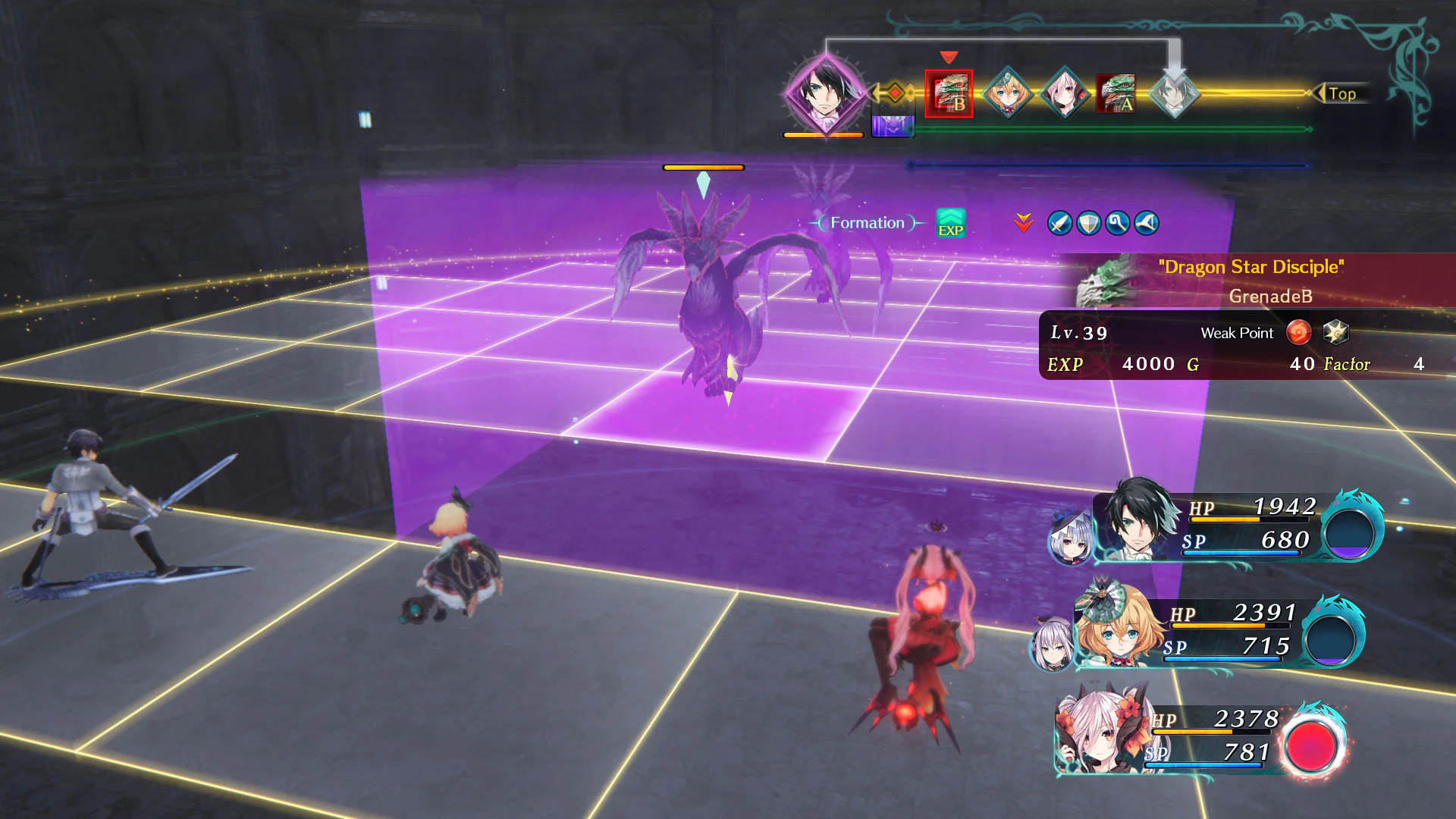Click the active character's orange charge gauge
This screenshot has width=1456, height=819.
point(824,134)
